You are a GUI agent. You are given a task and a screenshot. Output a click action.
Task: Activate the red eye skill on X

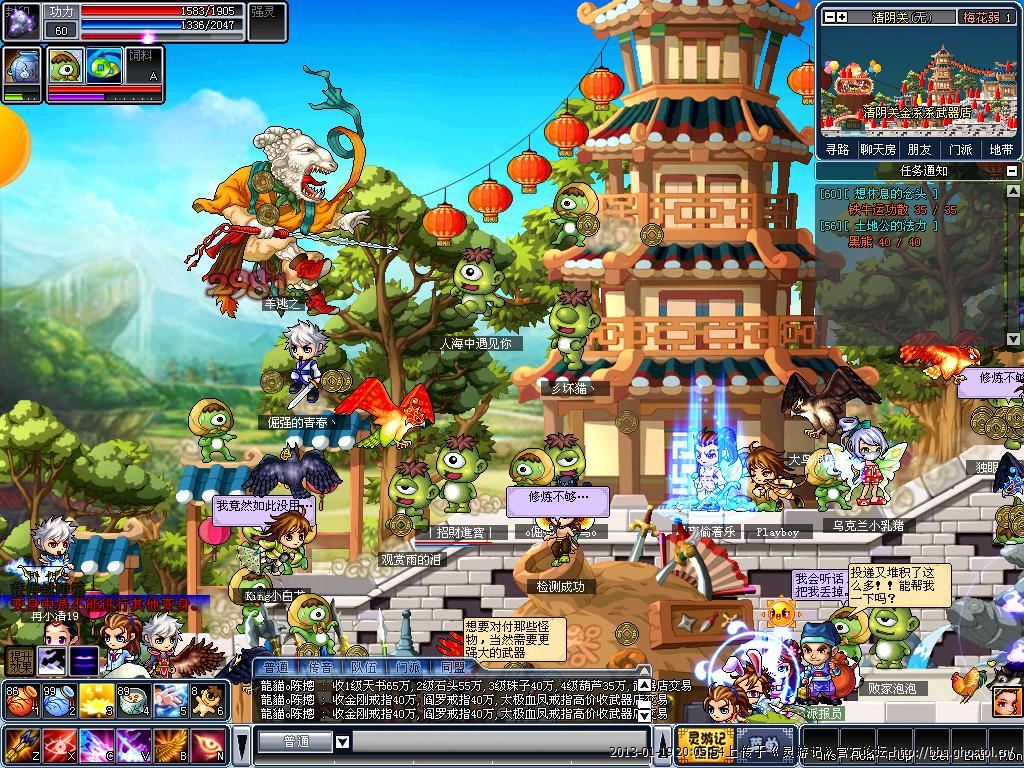coord(57,745)
